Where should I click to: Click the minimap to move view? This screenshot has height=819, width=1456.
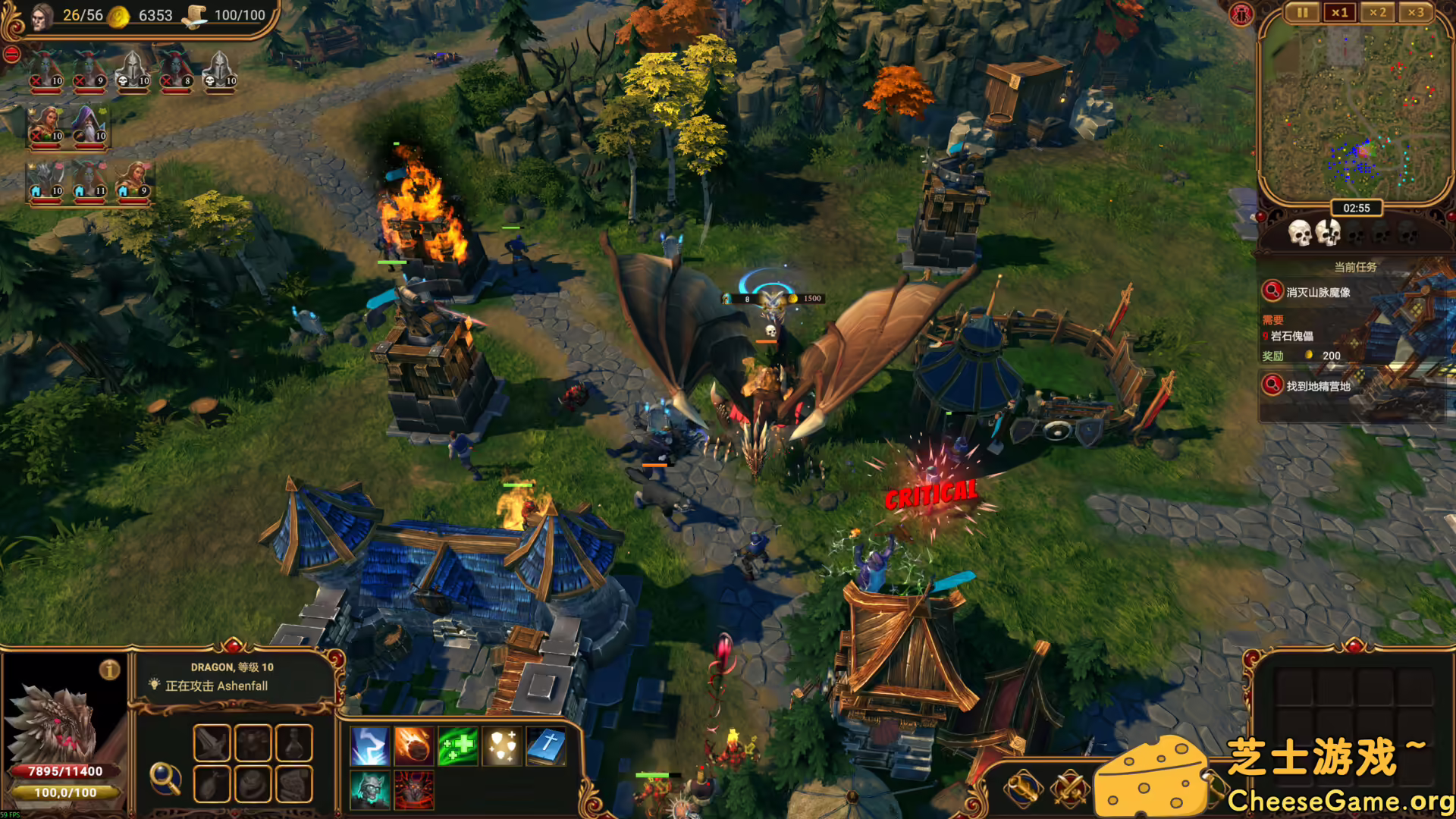coord(1357,106)
